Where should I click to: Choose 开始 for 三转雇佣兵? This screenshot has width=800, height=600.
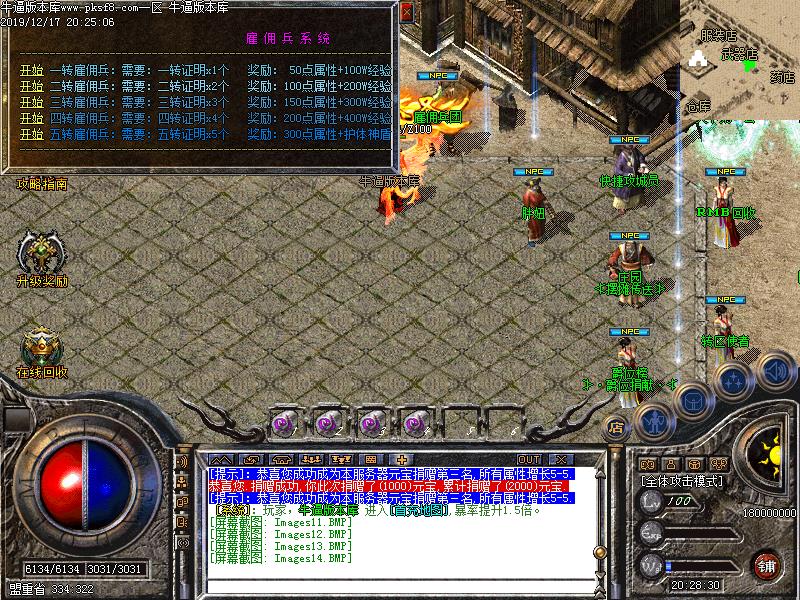pos(31,102)
